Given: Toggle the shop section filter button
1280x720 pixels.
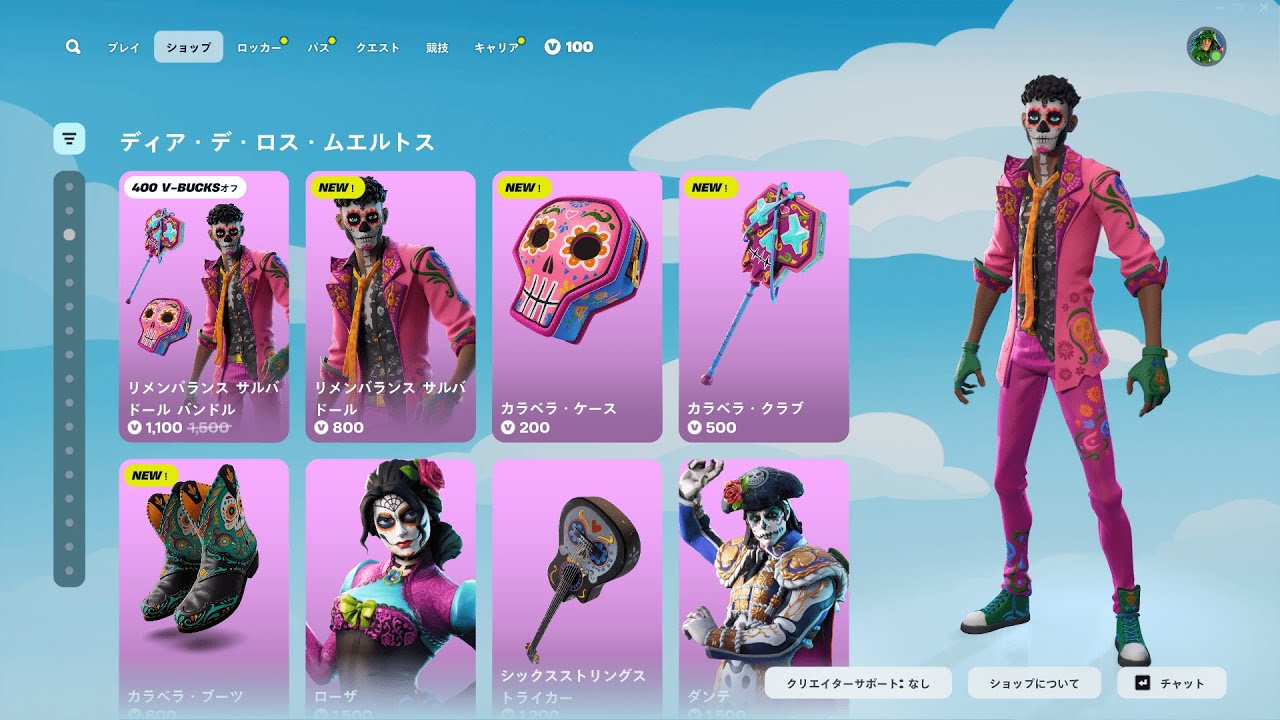Looking at the screenshot, I should click(x=69, y=139).
